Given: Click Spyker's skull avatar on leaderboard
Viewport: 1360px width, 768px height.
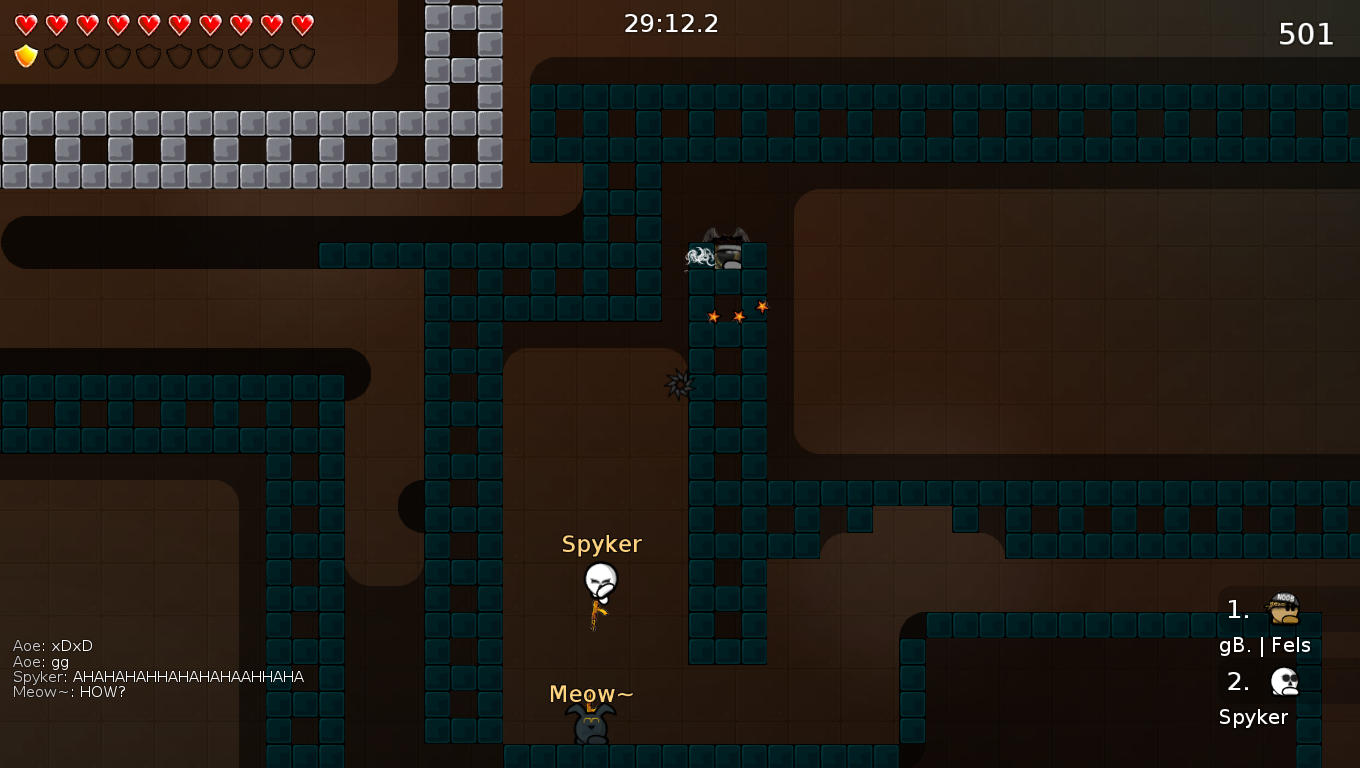Looking at the screenshot, I should [x=1283, y=680].
